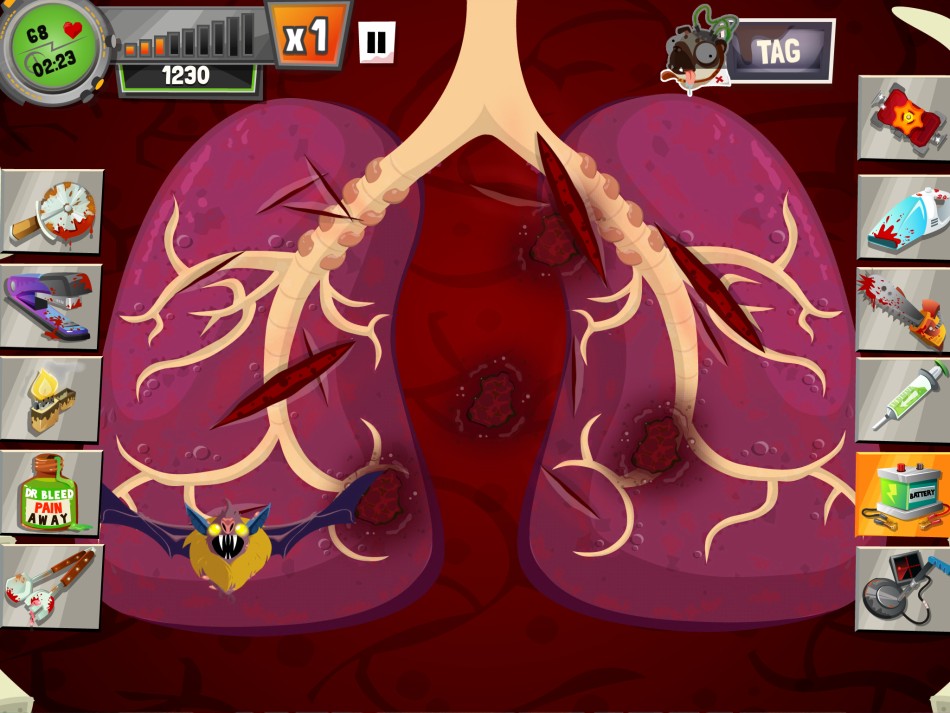Viewport: 950px width, 713px height.
Task: Tap the TAG button
Action: tap(777, 51)
